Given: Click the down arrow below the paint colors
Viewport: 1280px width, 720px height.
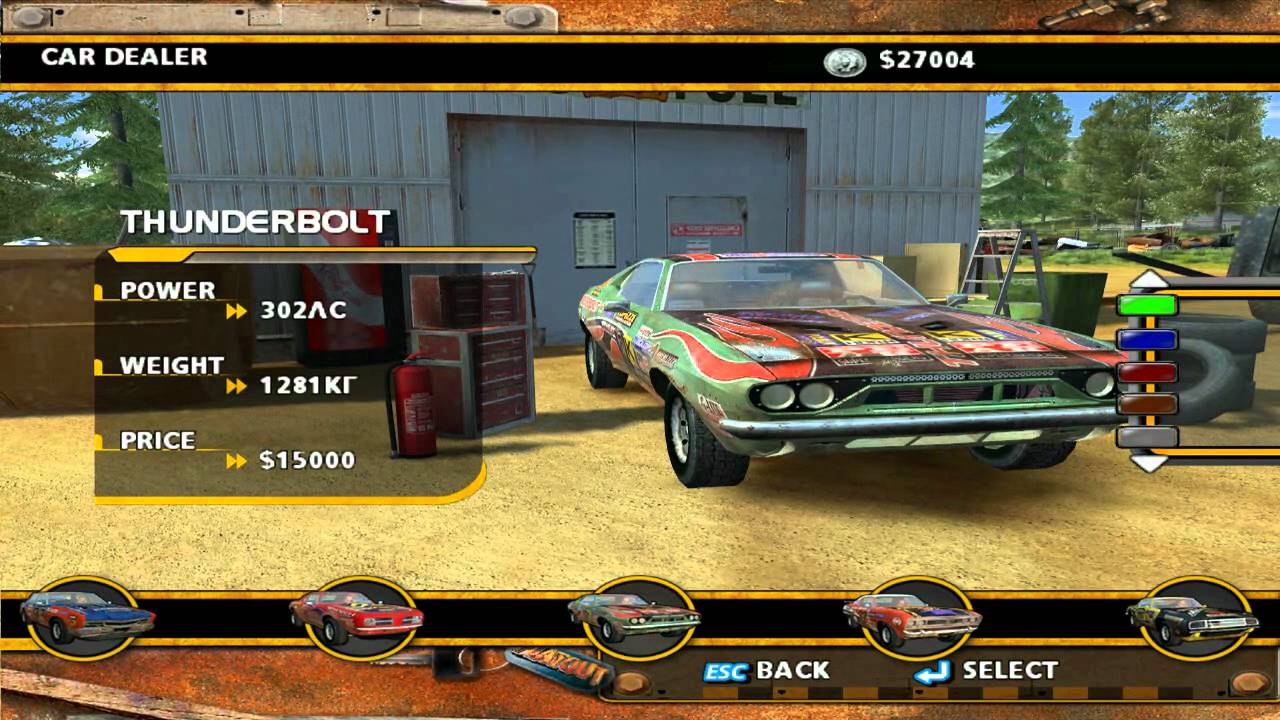Looking at the screenshot, I should coord(1147,464).
